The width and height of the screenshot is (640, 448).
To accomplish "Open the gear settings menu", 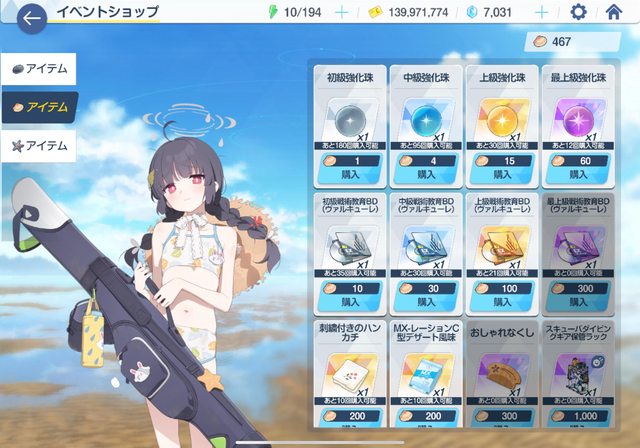I will tap(578, 13).
